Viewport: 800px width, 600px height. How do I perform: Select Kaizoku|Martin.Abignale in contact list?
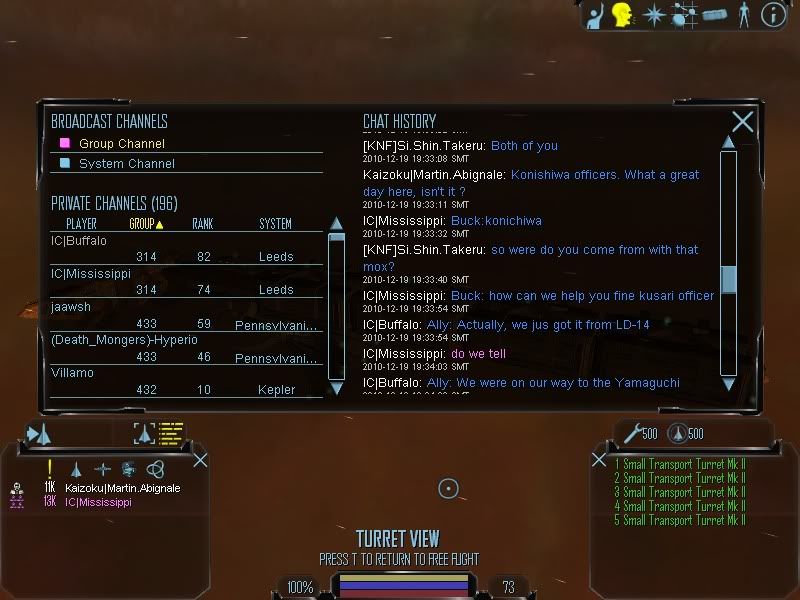click(x=122, y=488)
